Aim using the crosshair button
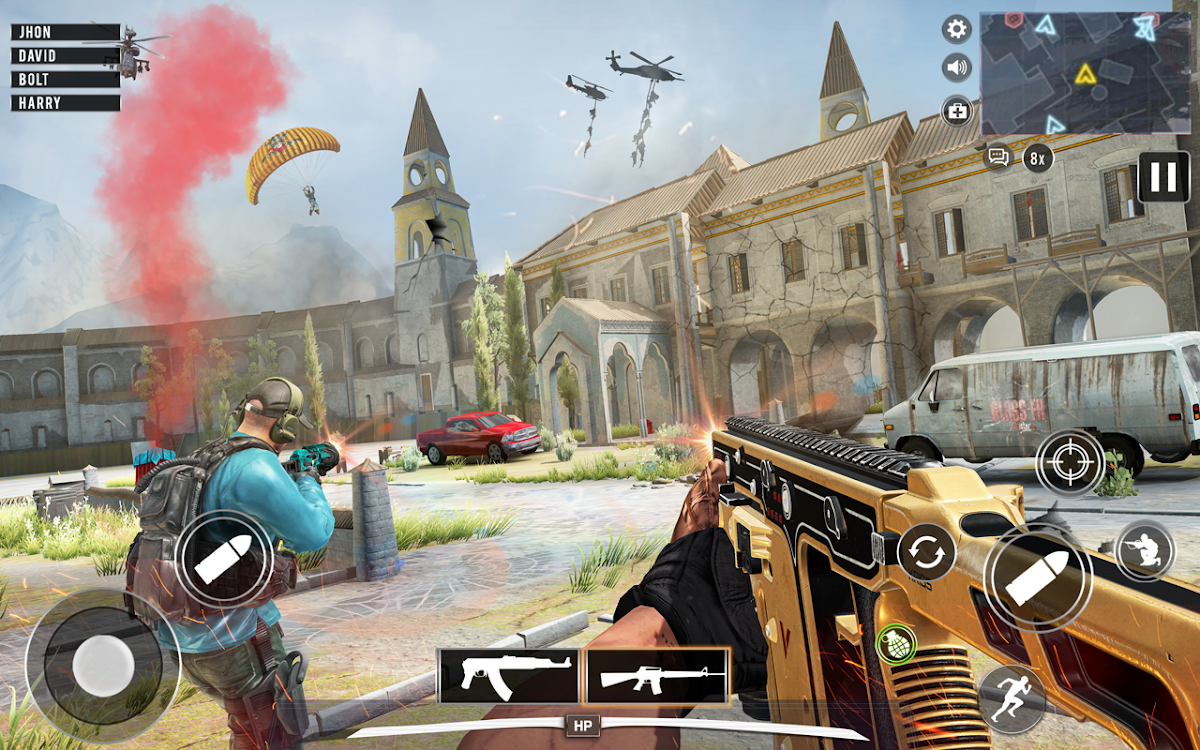The width and height of the screenshot is (1200, 750). pos(1070,462)
